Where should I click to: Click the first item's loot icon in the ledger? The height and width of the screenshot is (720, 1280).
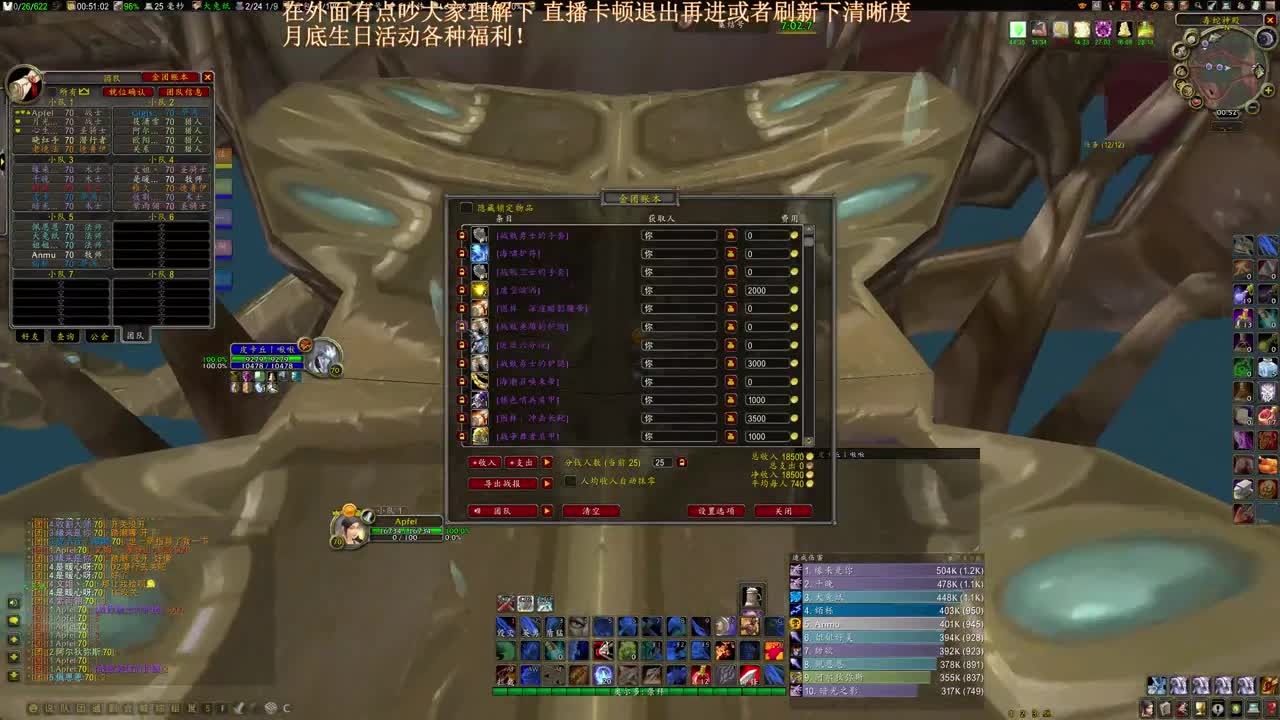point(479,235)
